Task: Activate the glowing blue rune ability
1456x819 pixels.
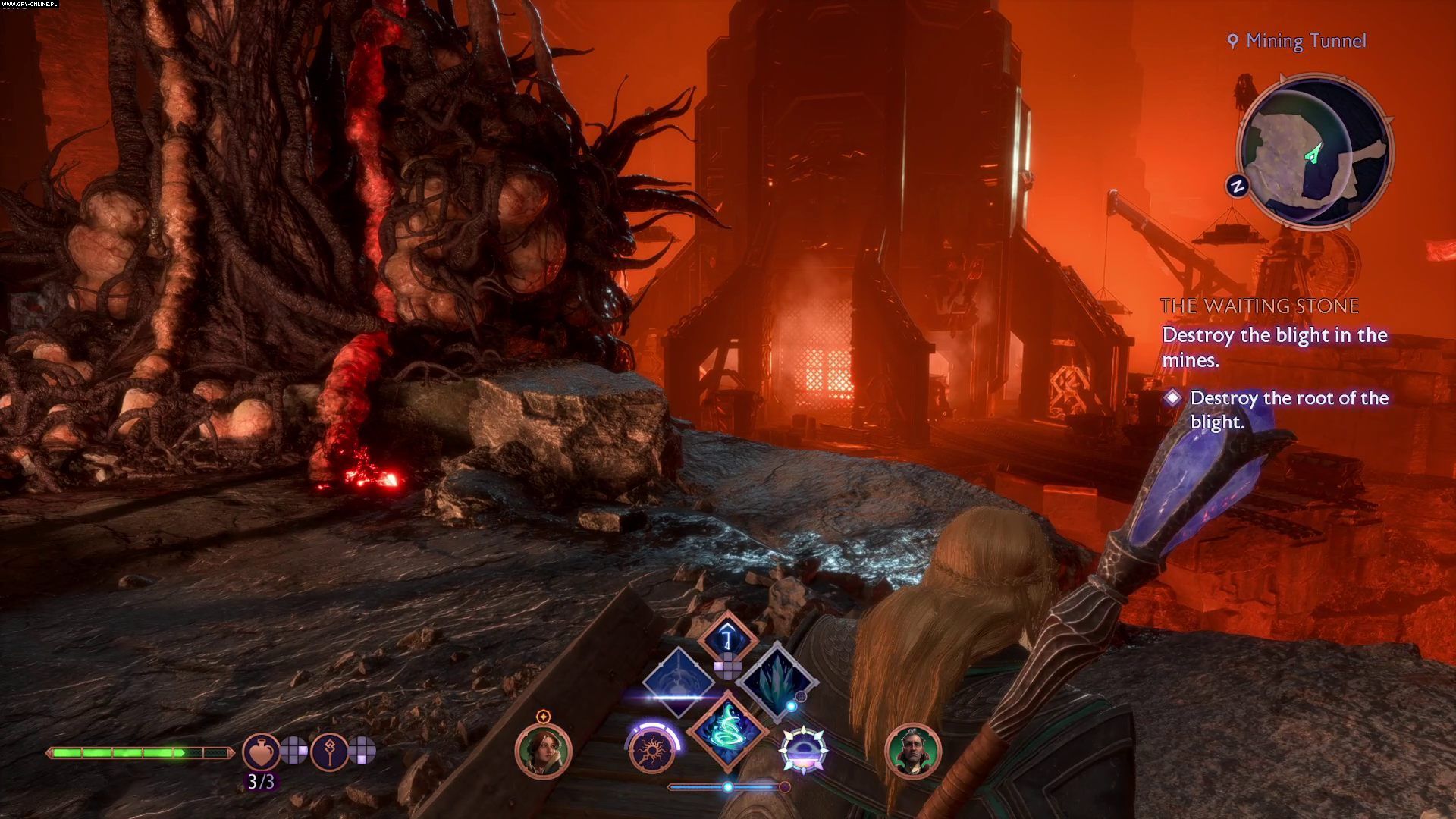Action: pos(728,637)
